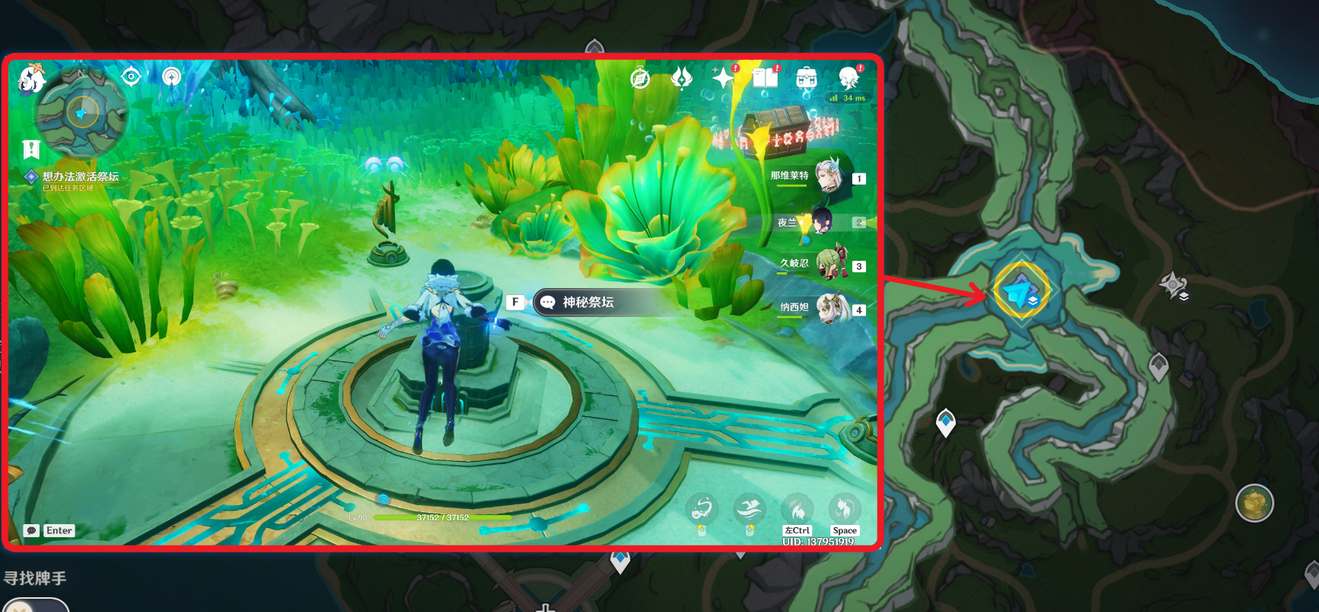
Task: Open the compass events icon
Action: tap(640, 78)
